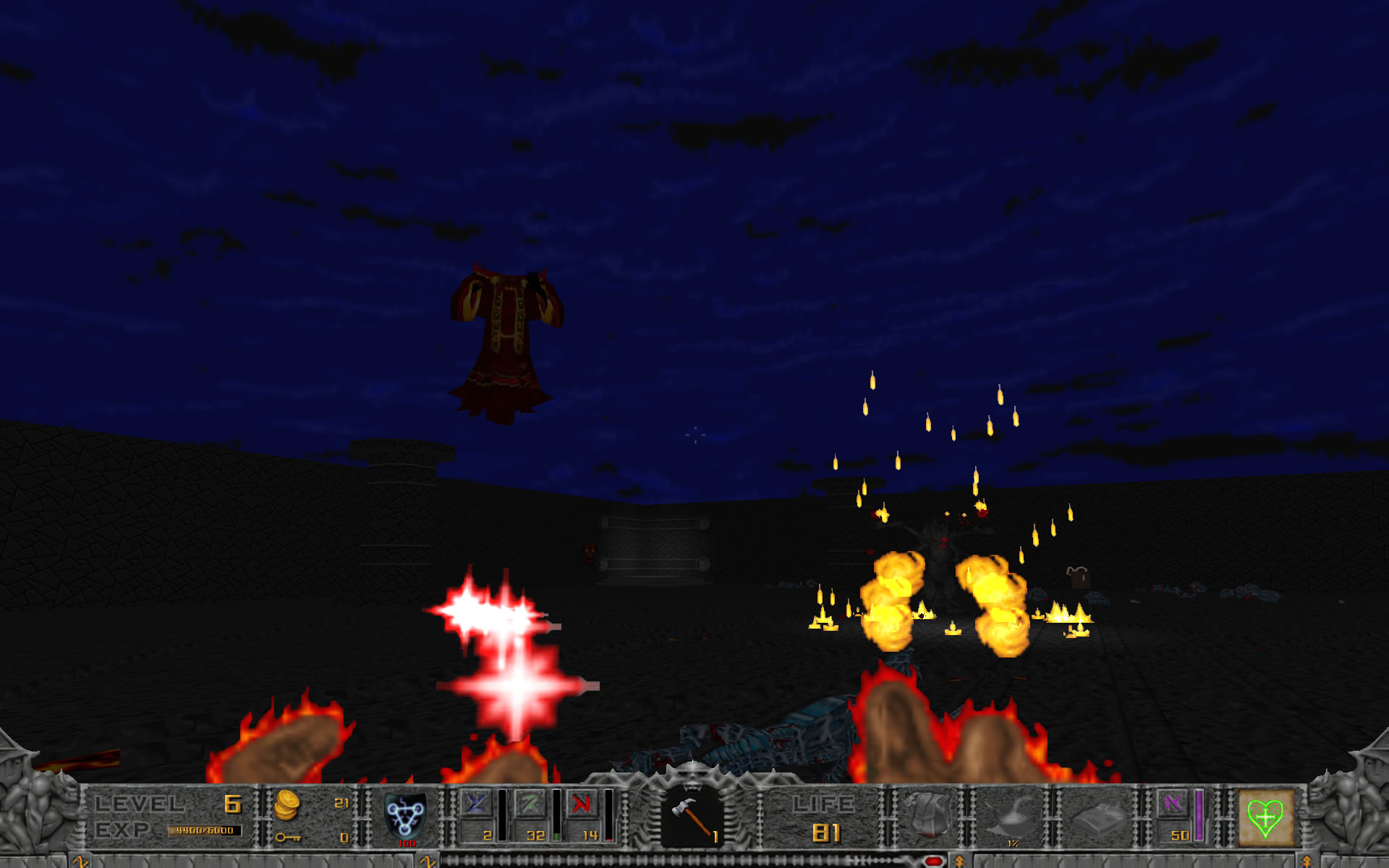Choose the green rune mana icon
This screenshot has width=1389, height=868.
click(530, 804)
